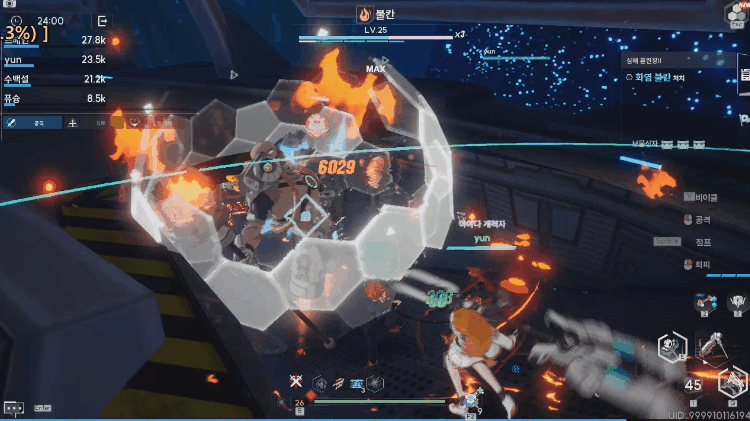Click the crossed swords icon above the health bar

coord(295,381)
